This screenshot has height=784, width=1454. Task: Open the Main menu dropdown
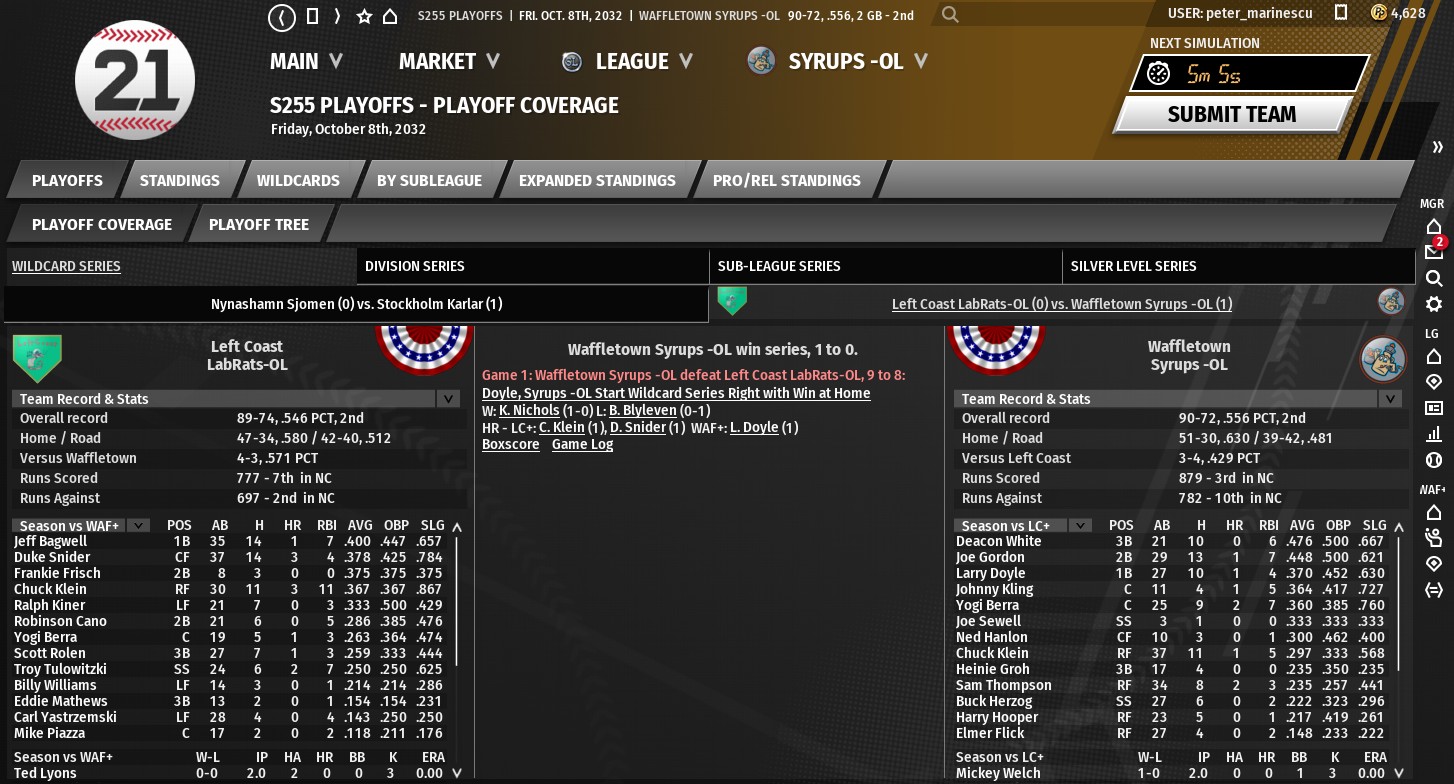(x=306, y=62)
